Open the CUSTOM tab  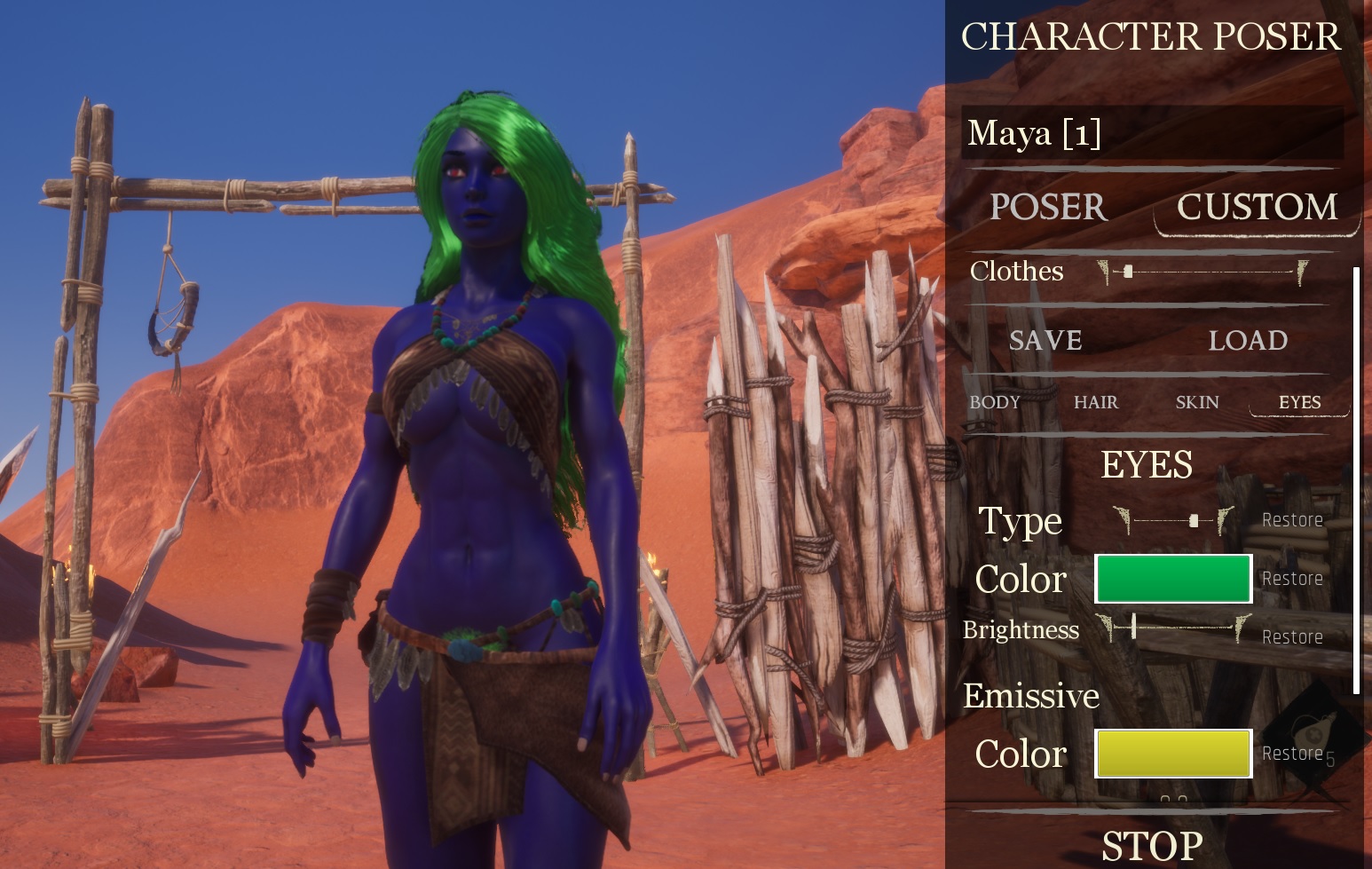(1257, 207)
